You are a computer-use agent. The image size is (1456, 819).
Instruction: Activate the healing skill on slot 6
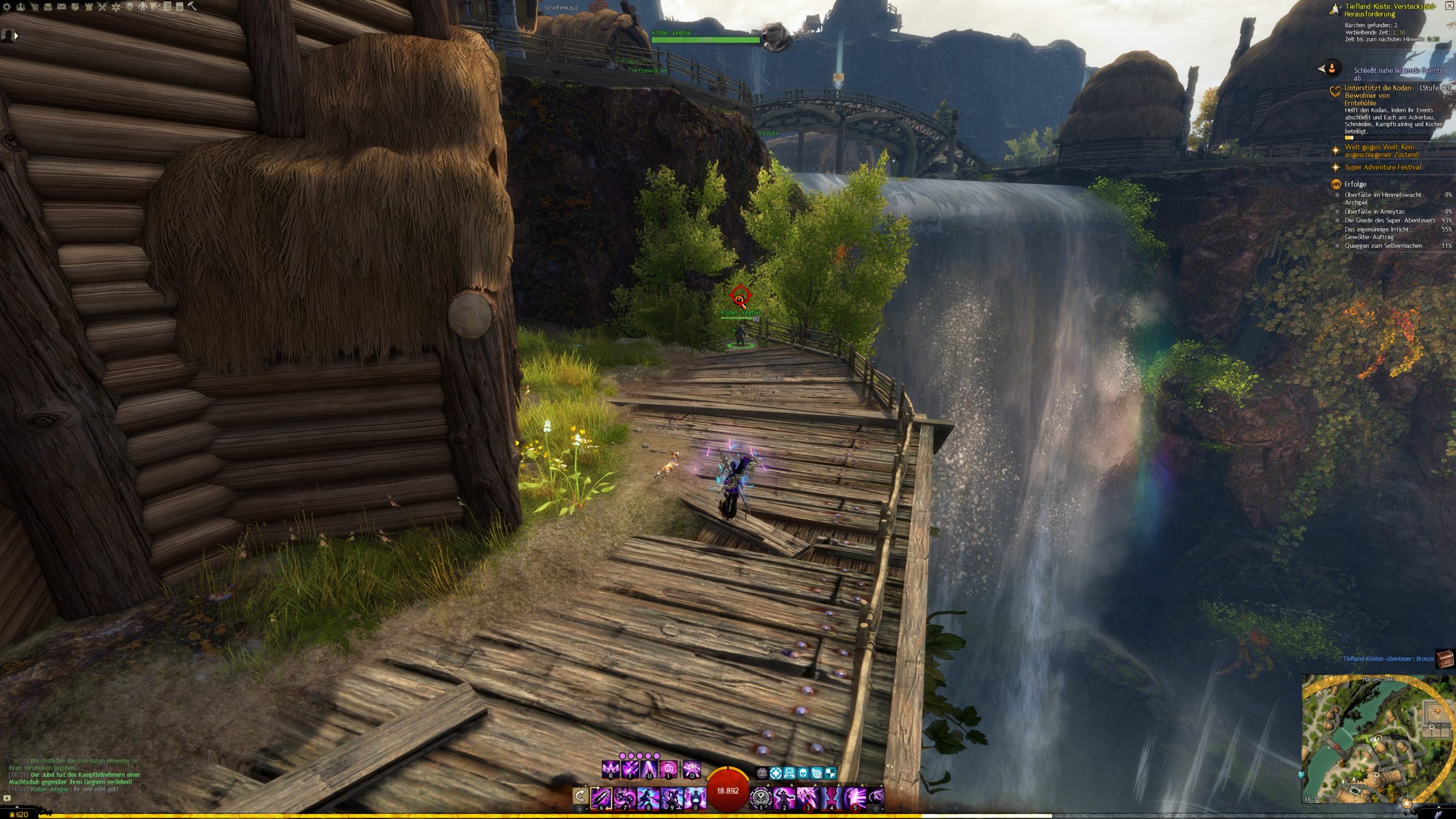[601, 797]
